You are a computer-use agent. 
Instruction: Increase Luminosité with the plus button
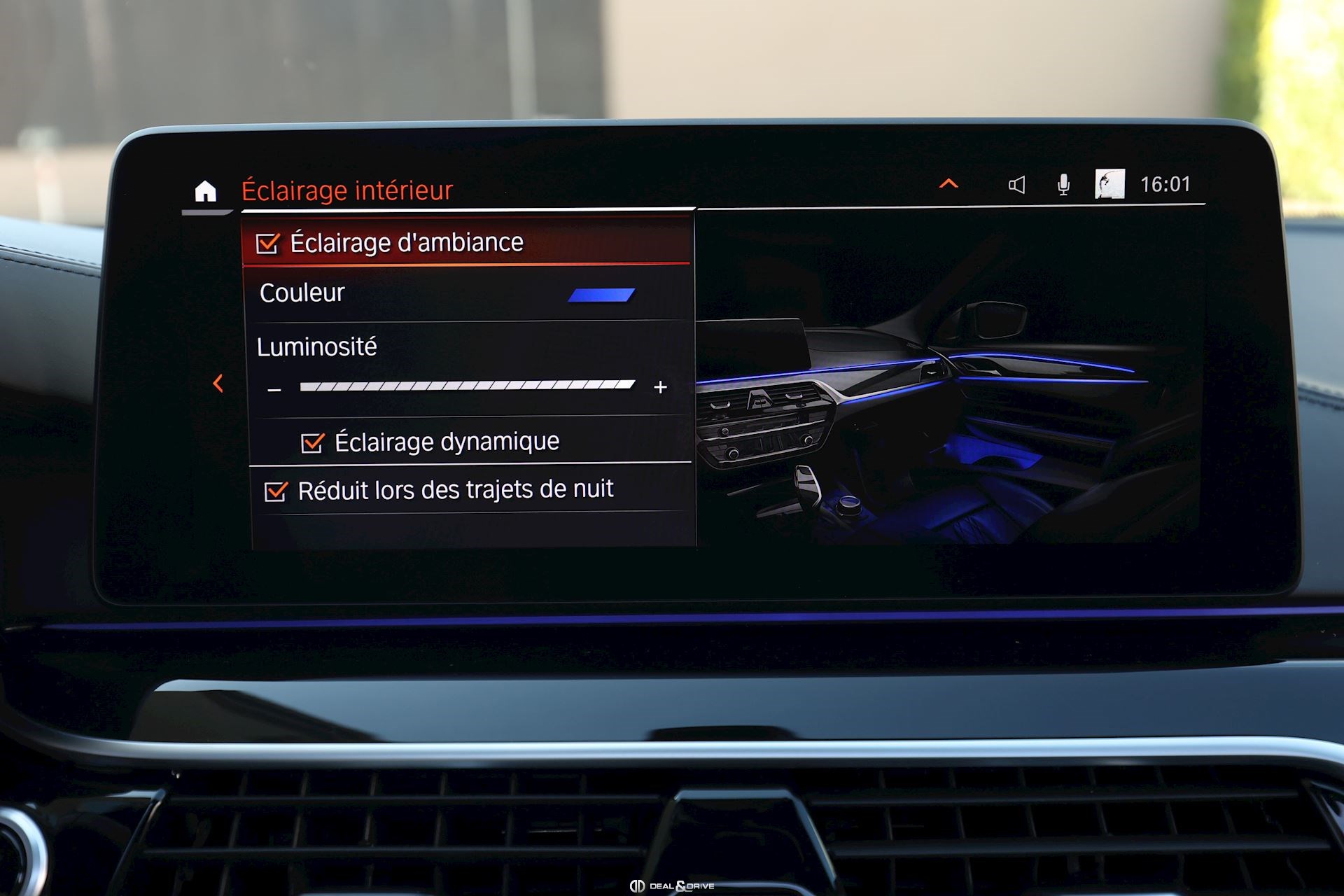tap(660, 387)
